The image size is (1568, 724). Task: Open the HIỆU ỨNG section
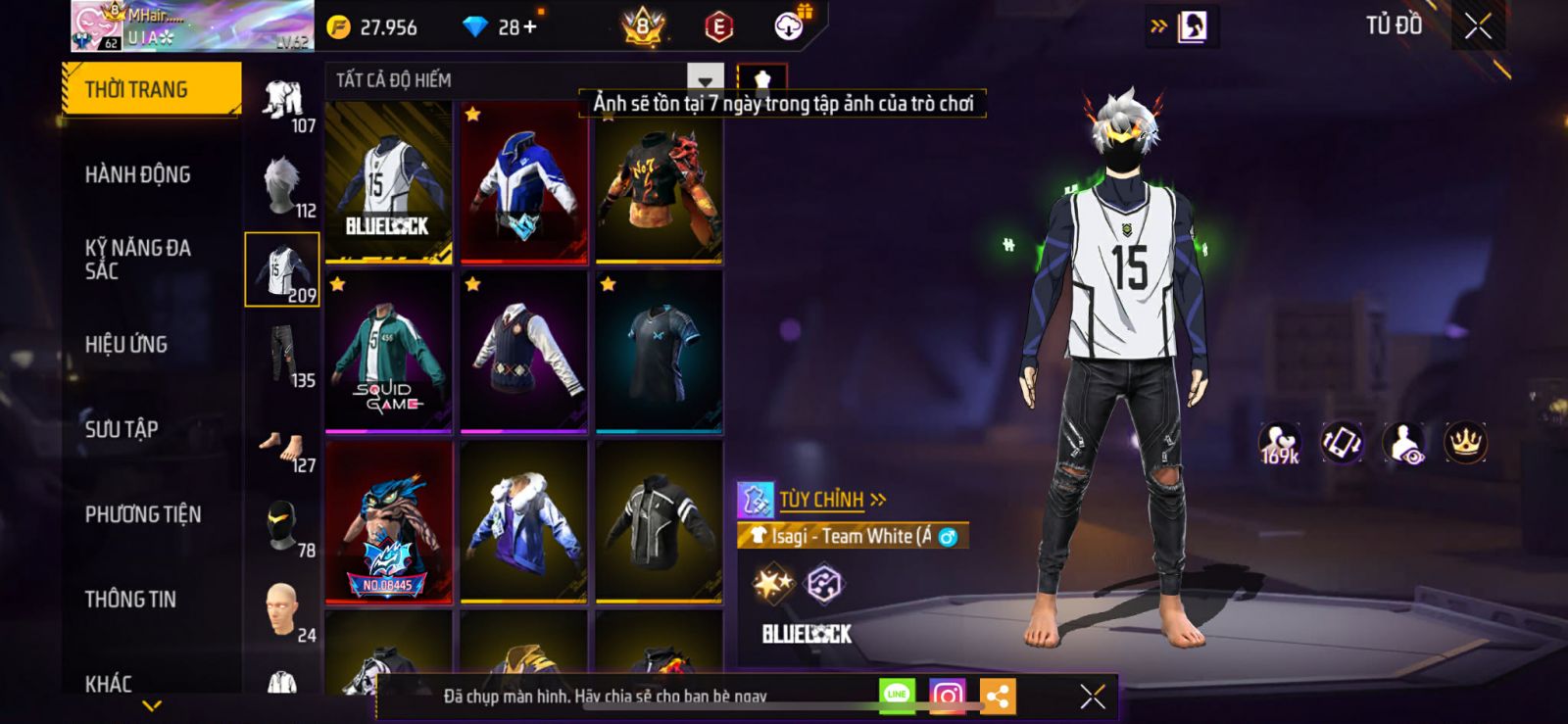tap(126, 345)
